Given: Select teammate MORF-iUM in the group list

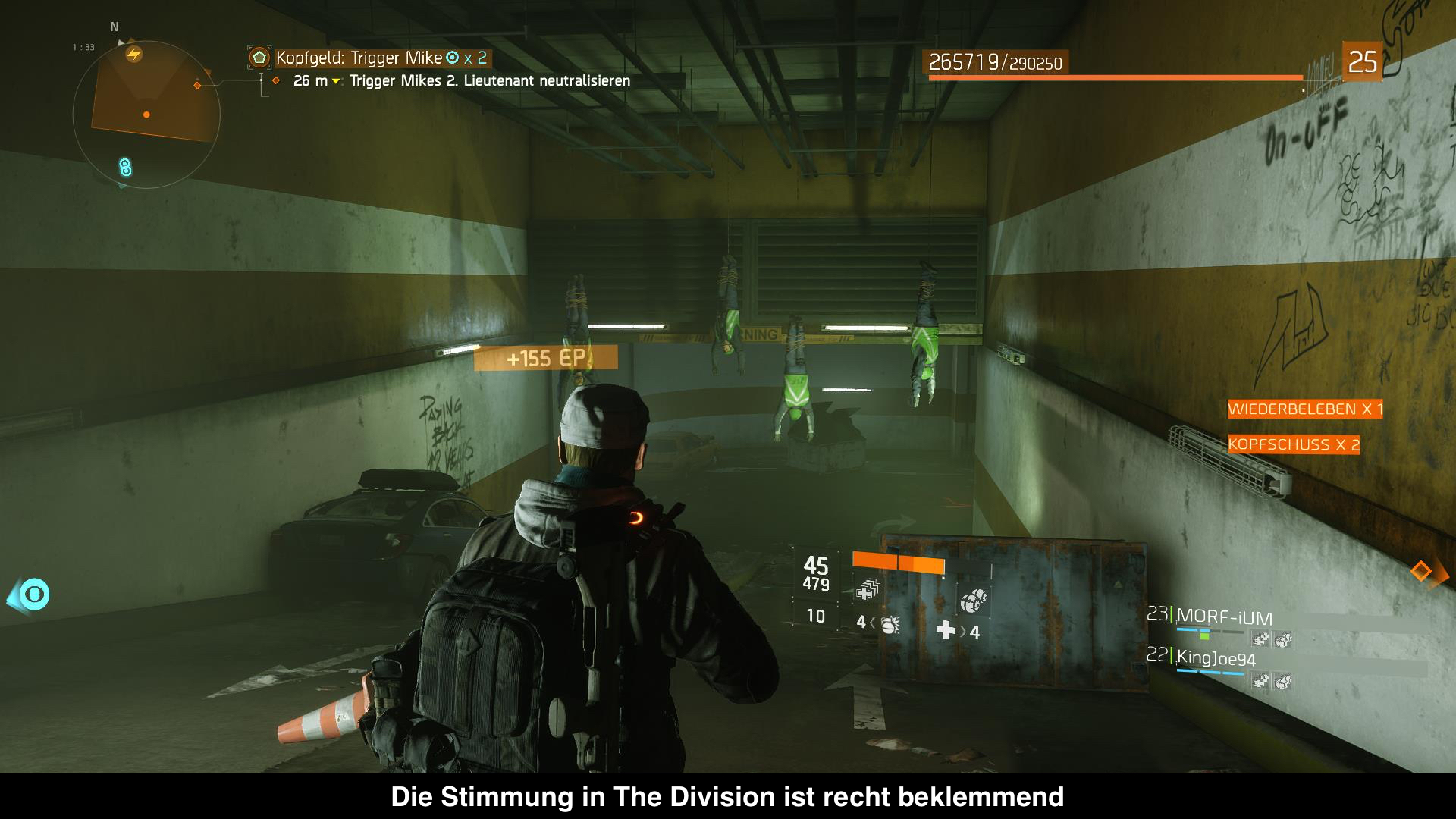Looking at the screenshot, I should [x=1223, y=617].
